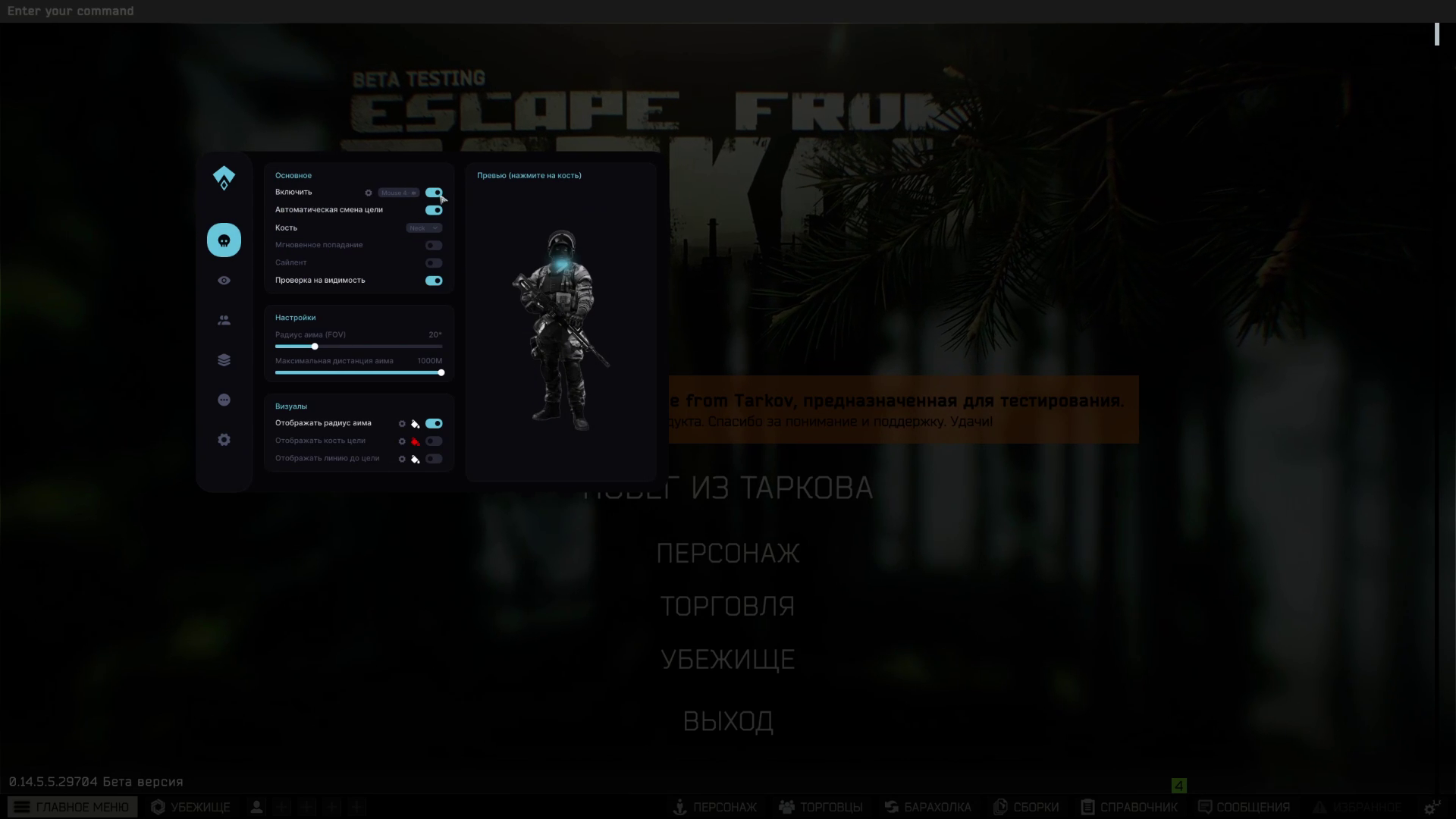This screenshot has width=1456, height=819.
Task: Open the overlay's gear settings tab
Action: pyautogui.click(x=224, y=440)
